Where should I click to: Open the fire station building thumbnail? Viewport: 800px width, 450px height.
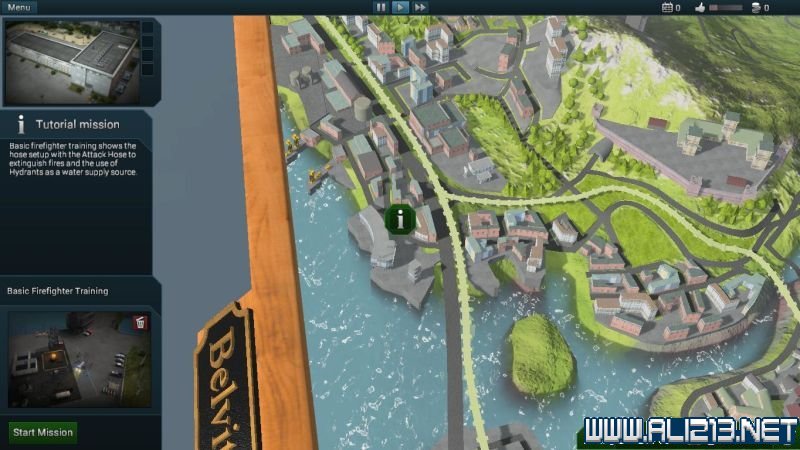click(x=71, y=61)
